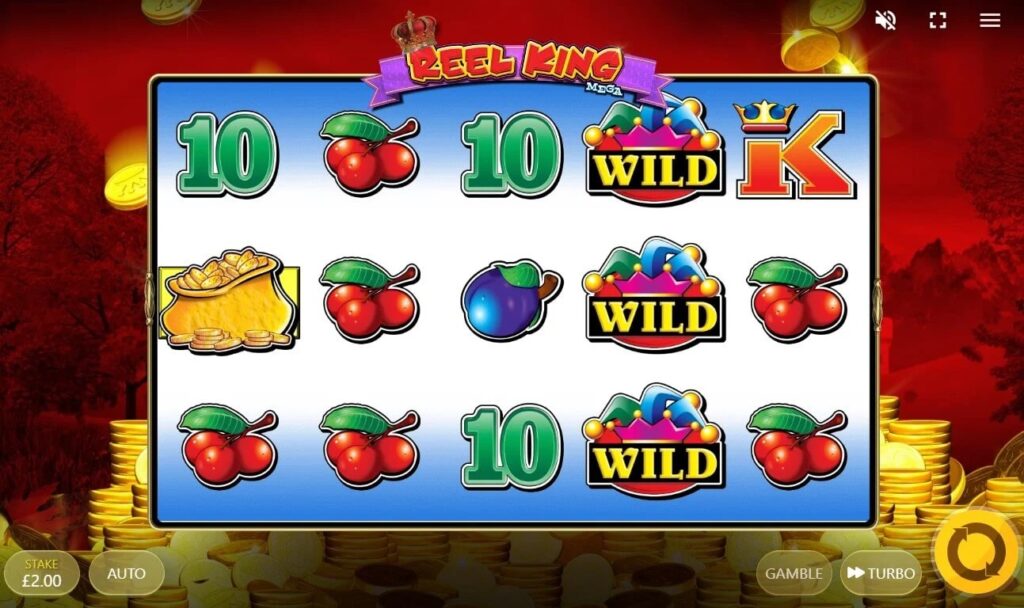Select the Gamble button
Screen dimensions: 1024x608
click(794, 574)
